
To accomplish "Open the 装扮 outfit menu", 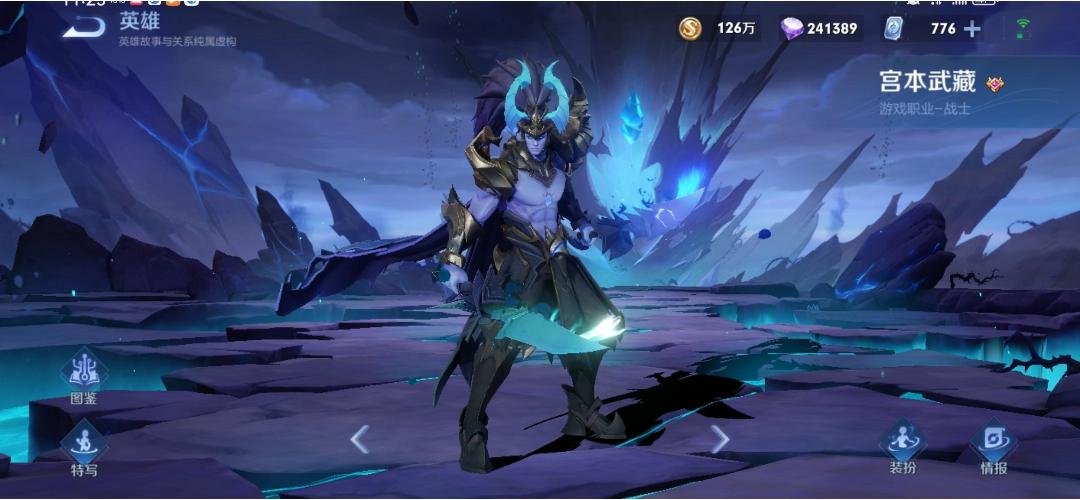I will coord(902,445).
